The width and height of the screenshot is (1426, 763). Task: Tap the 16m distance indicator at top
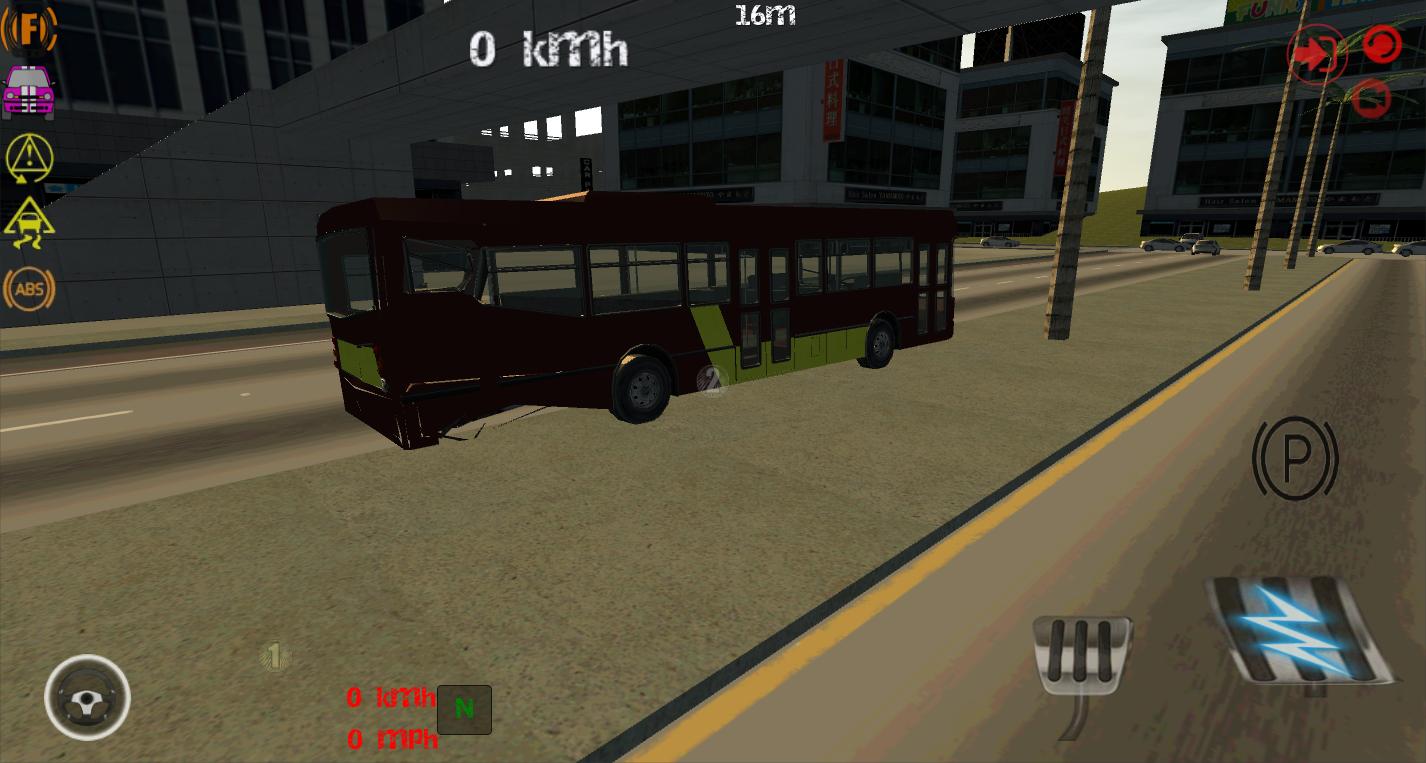point(765,14)
